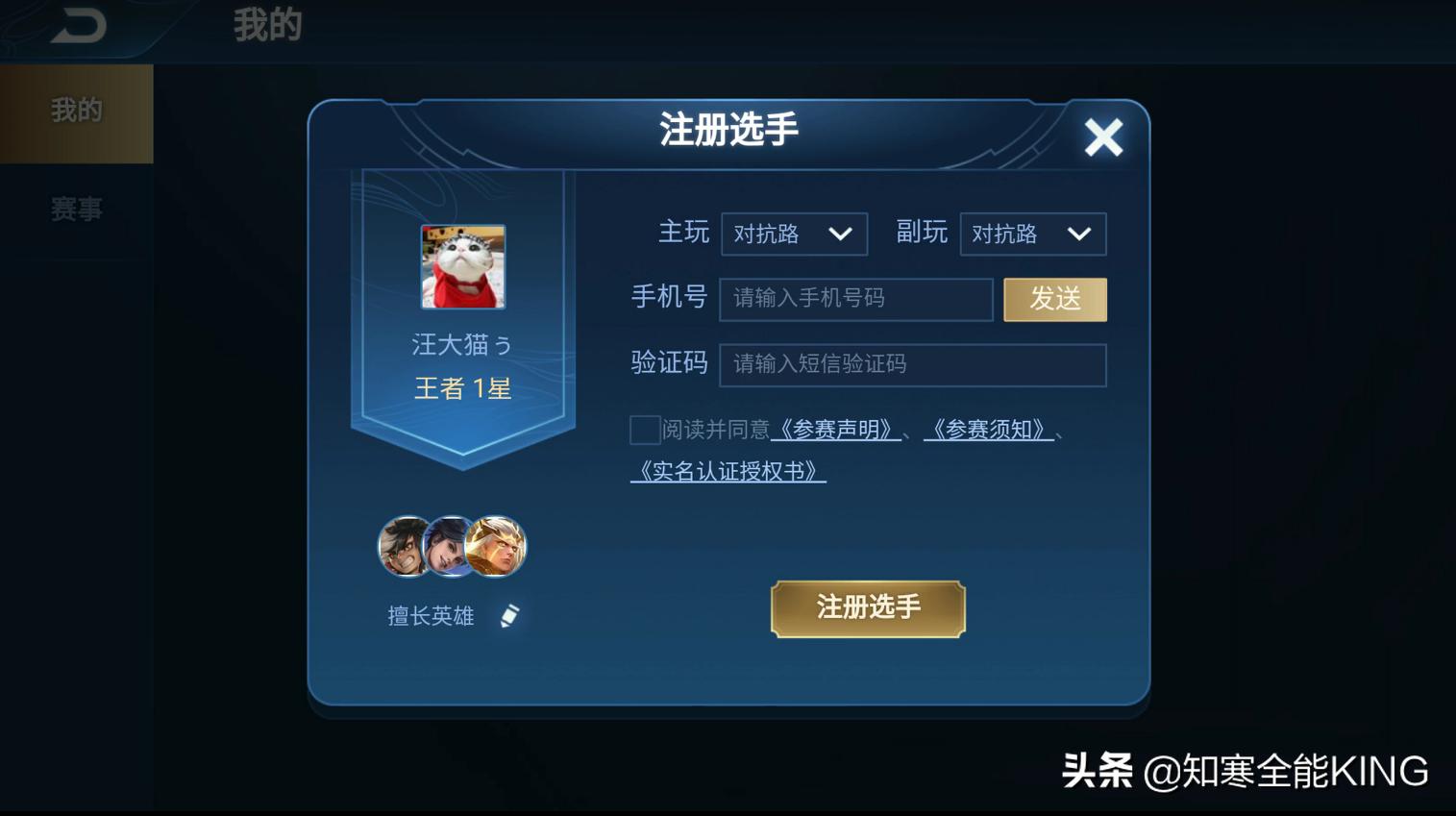The width and height of the screenshot is (1456, 816).
Task: Open the 《实名认证授权书》 link
Action: [727, 471]
